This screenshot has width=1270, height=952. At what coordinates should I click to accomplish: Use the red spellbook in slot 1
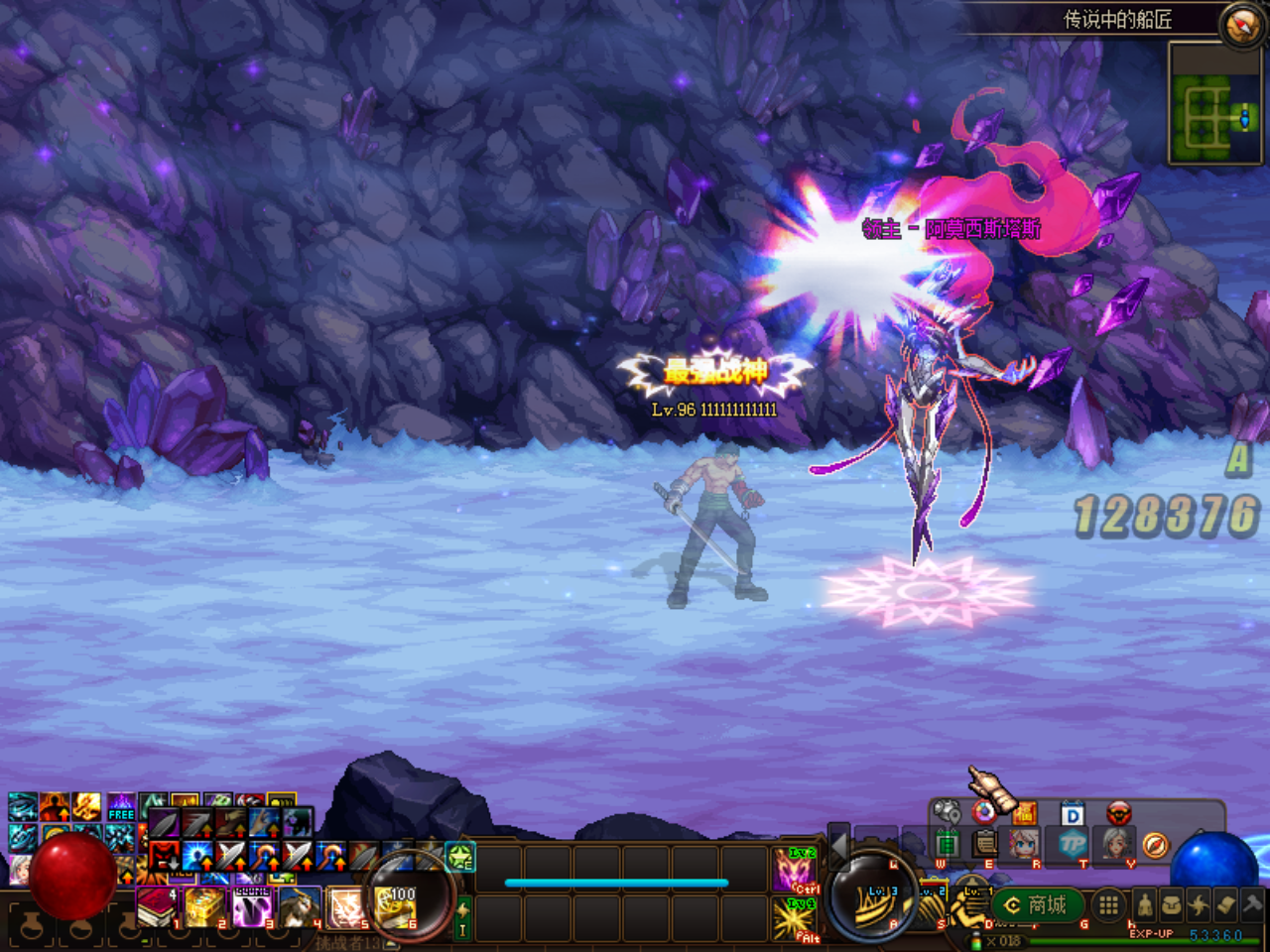[156, 906]
